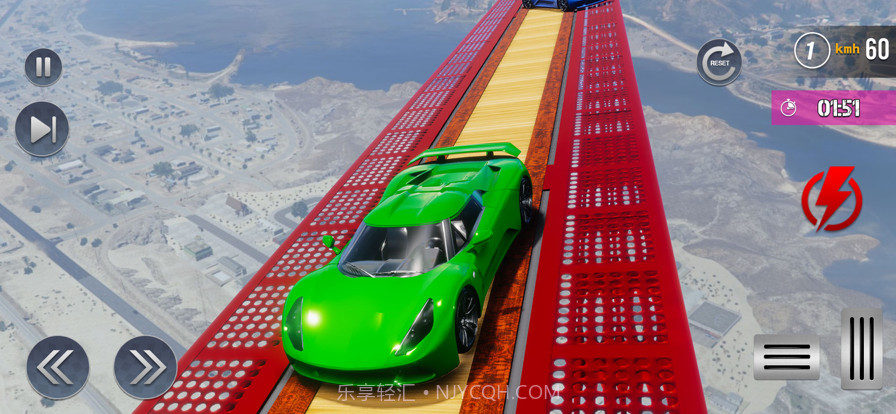Screen dimensions: 896x414
Task: Steer right with the double-arrow button
Action: click(145, 367)
